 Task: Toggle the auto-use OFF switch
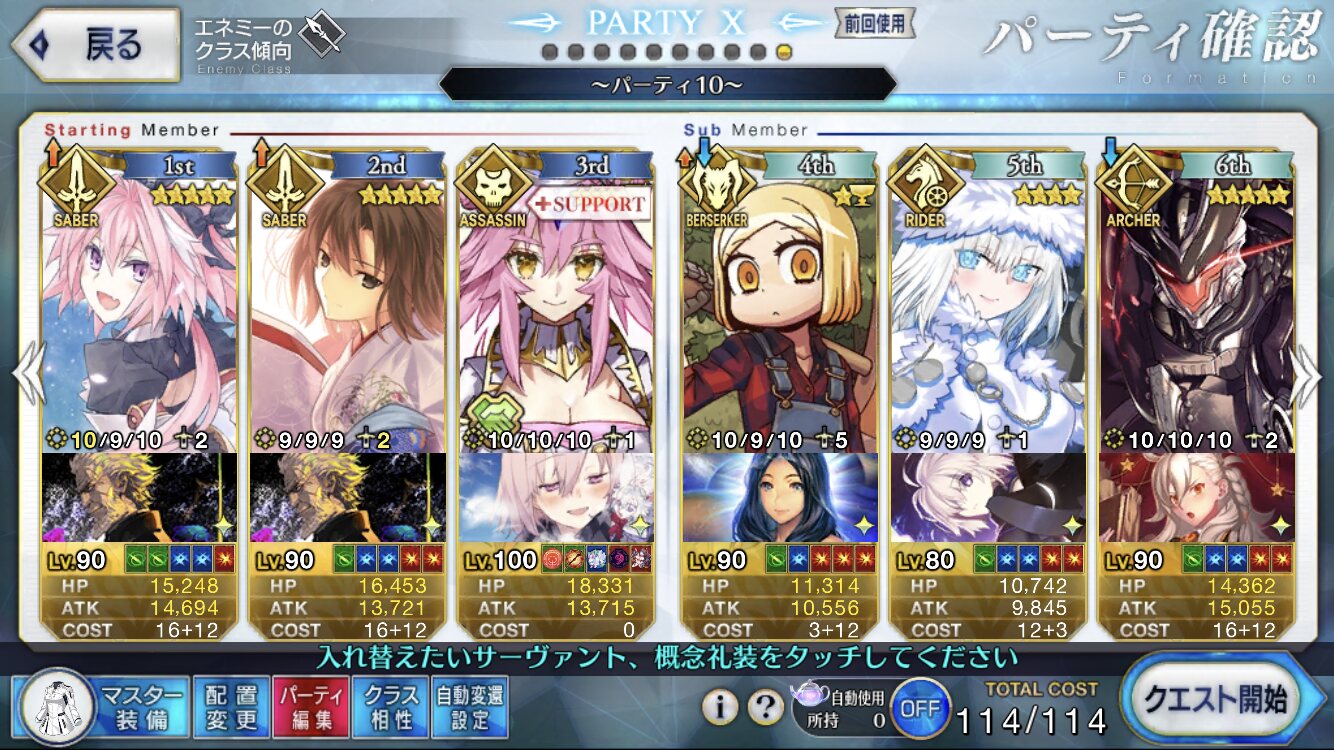click(919, 707)
